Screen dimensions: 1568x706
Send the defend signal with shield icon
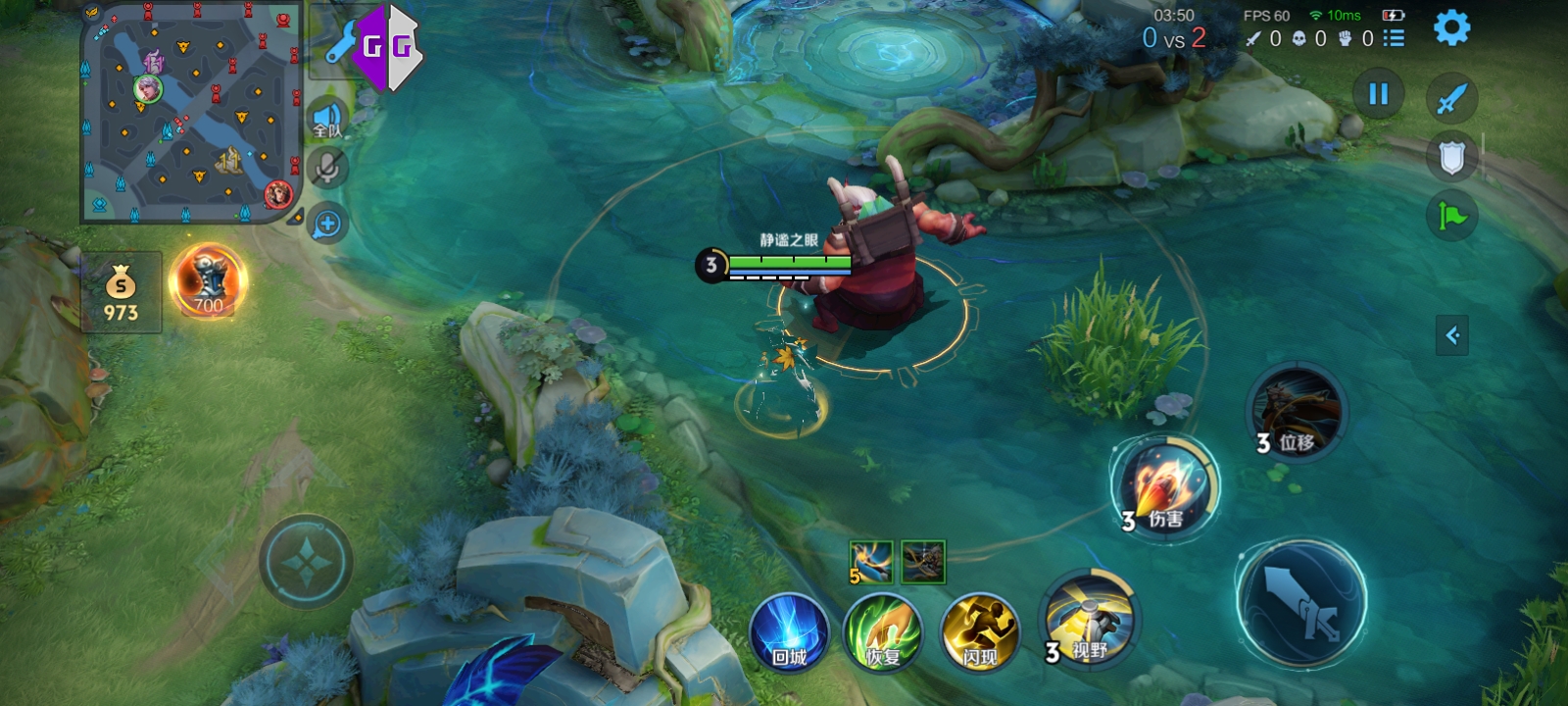(x=1451, y=157)
